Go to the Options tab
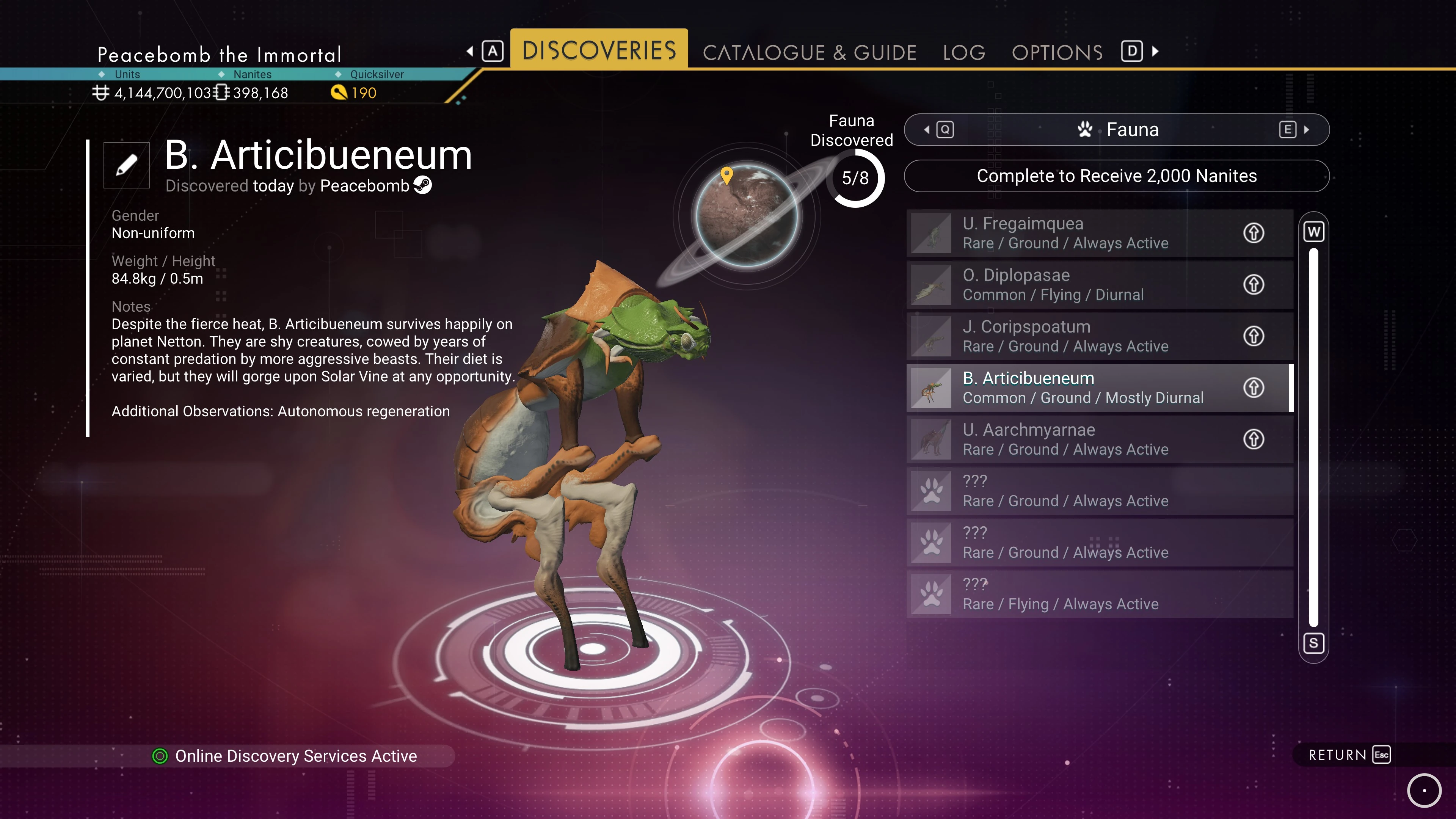The image size is (1456, 819). click(x=1057, y=53)
